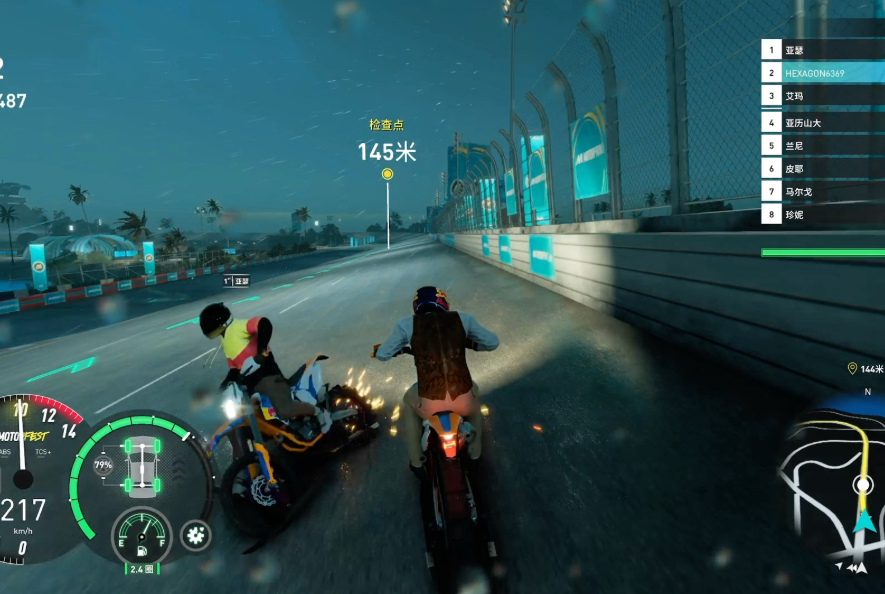Click the checkpoint circle on the minimap route
Image resolution: width=885 pixels, height=594 pixels.
click(x=863, y=485)
